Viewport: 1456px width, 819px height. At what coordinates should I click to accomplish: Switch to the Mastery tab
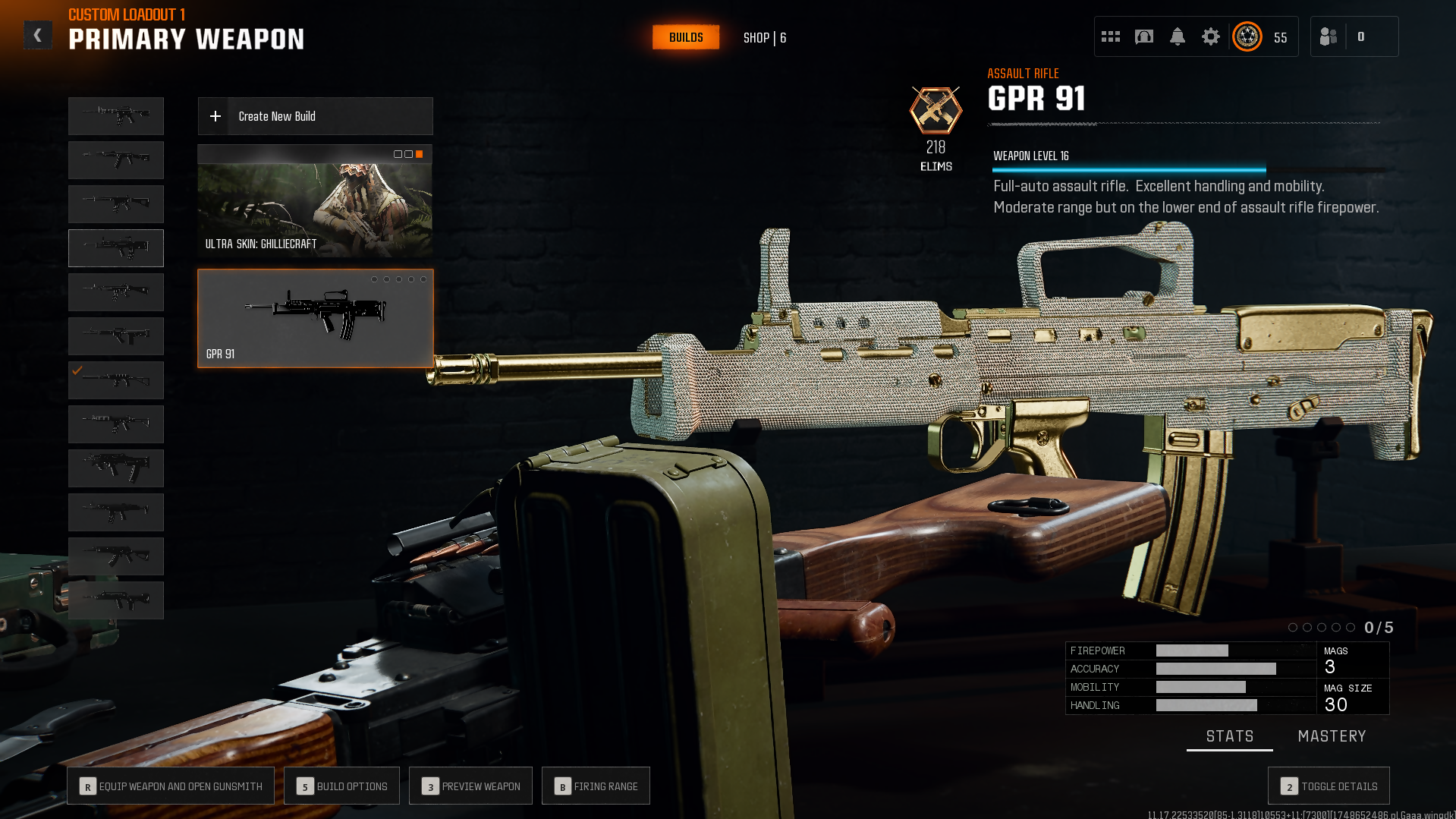pyautogui.click(x=1332, y=736)
